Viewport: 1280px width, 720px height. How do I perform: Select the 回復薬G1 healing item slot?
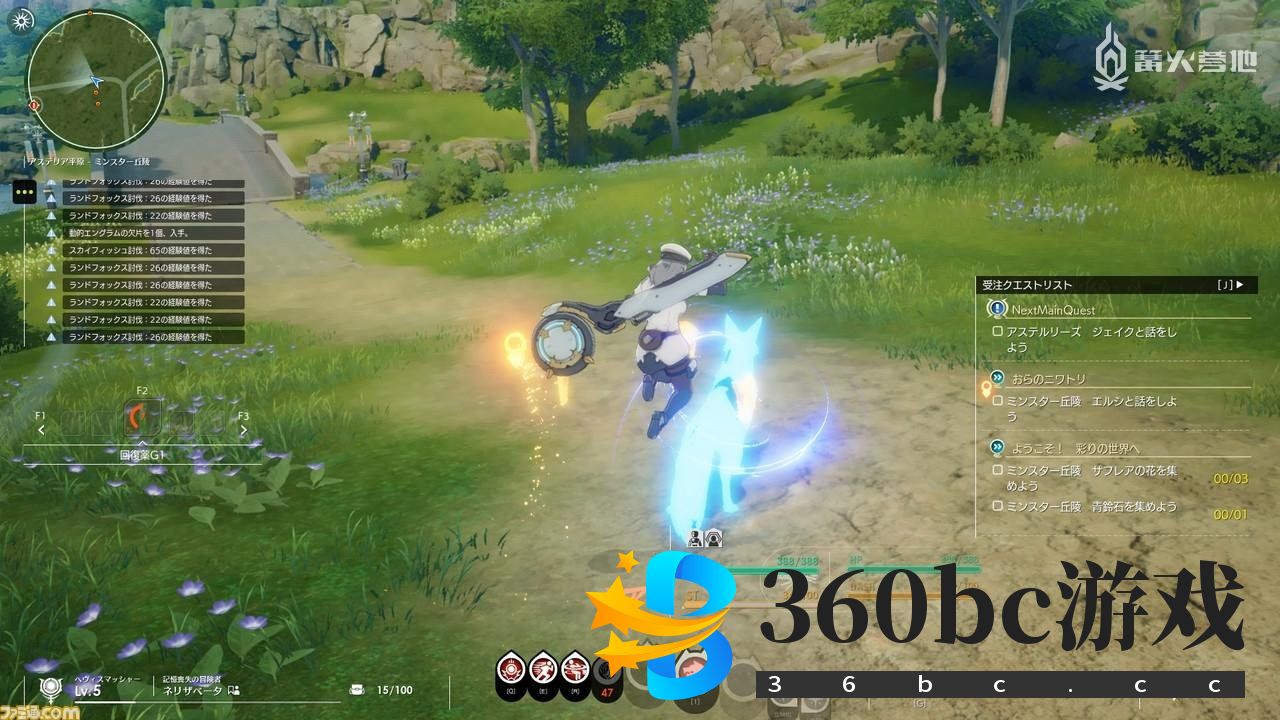click(142, 419)
